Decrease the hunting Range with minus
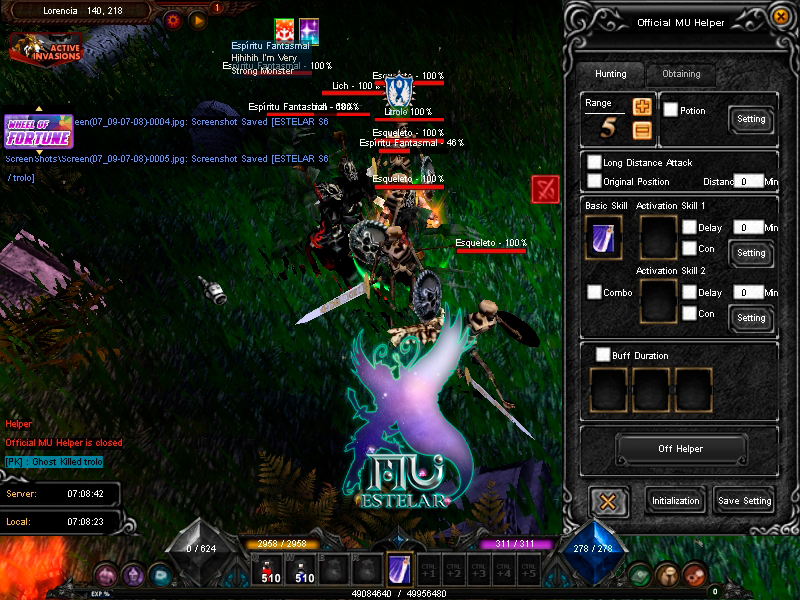This screenshot has height=600, width=800. tap(642, 129)
